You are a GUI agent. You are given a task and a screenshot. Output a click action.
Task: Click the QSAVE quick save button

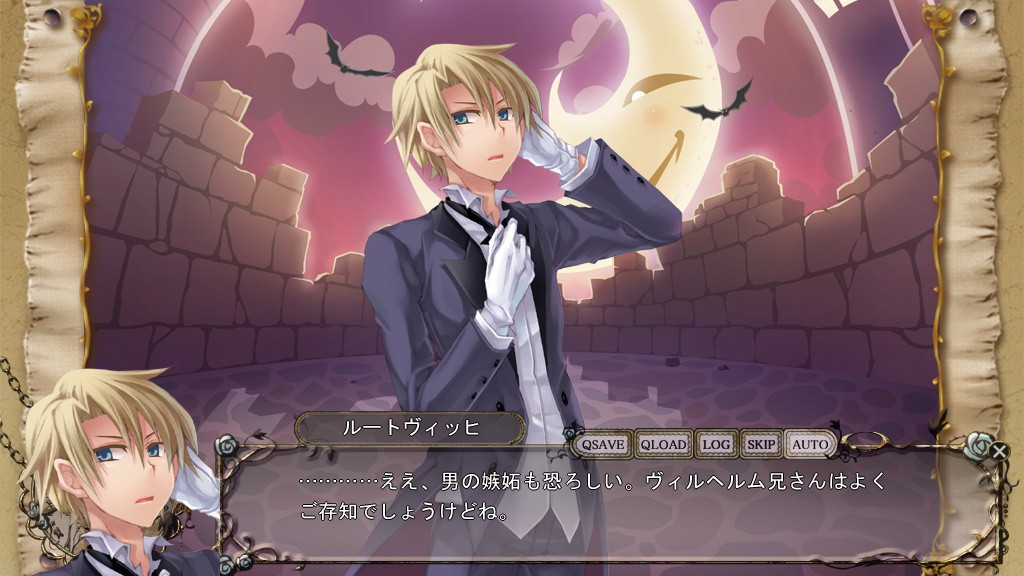point(604,444)
